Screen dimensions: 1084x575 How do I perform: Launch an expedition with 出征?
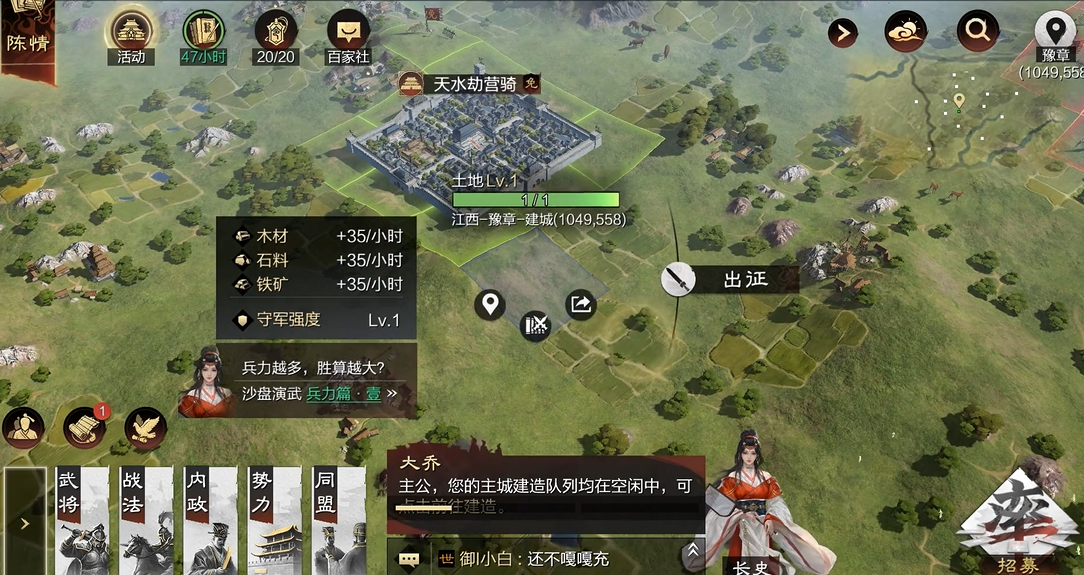[732, 279]
